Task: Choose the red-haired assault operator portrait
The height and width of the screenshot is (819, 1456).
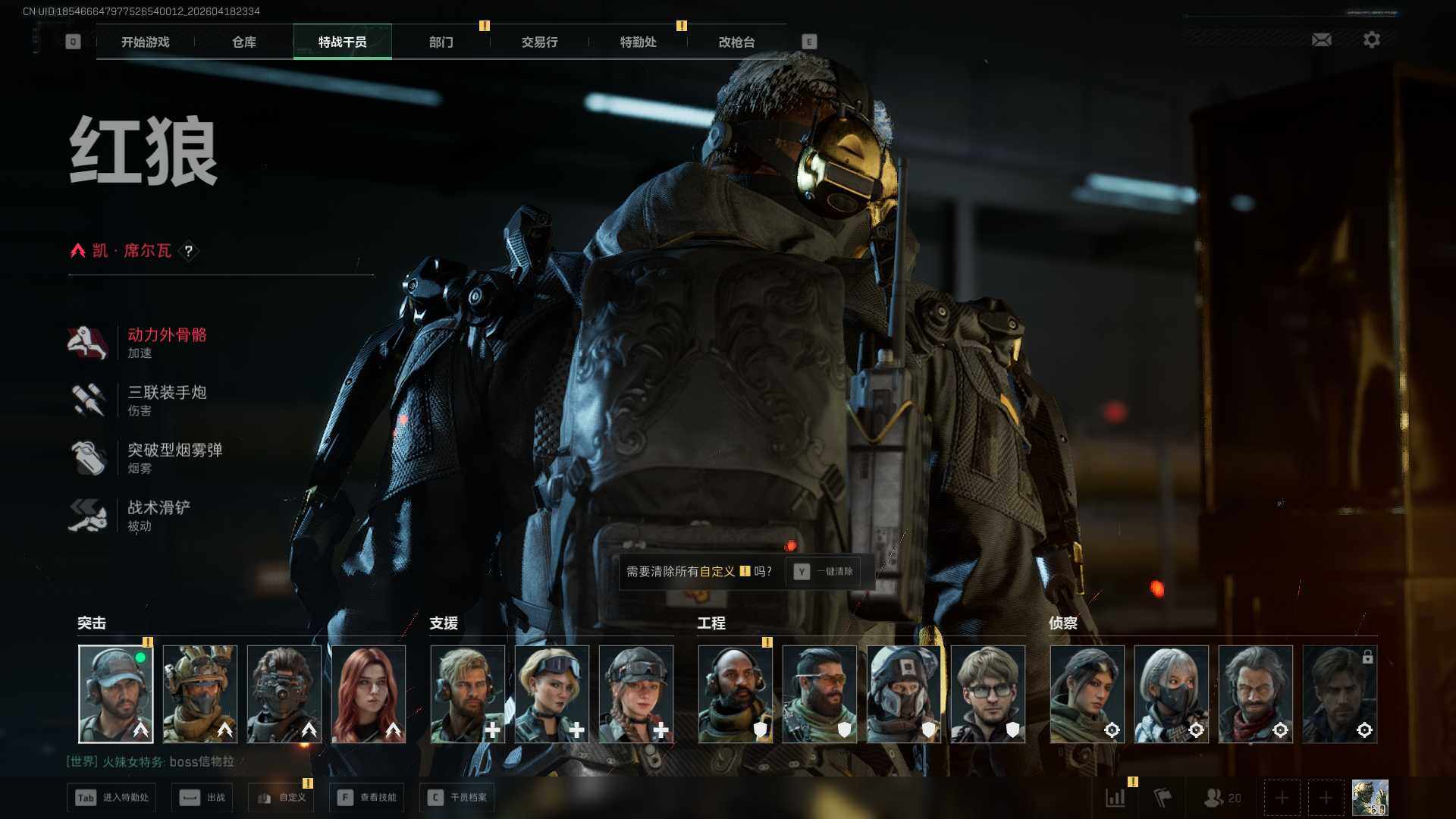Action: (369, 694)
